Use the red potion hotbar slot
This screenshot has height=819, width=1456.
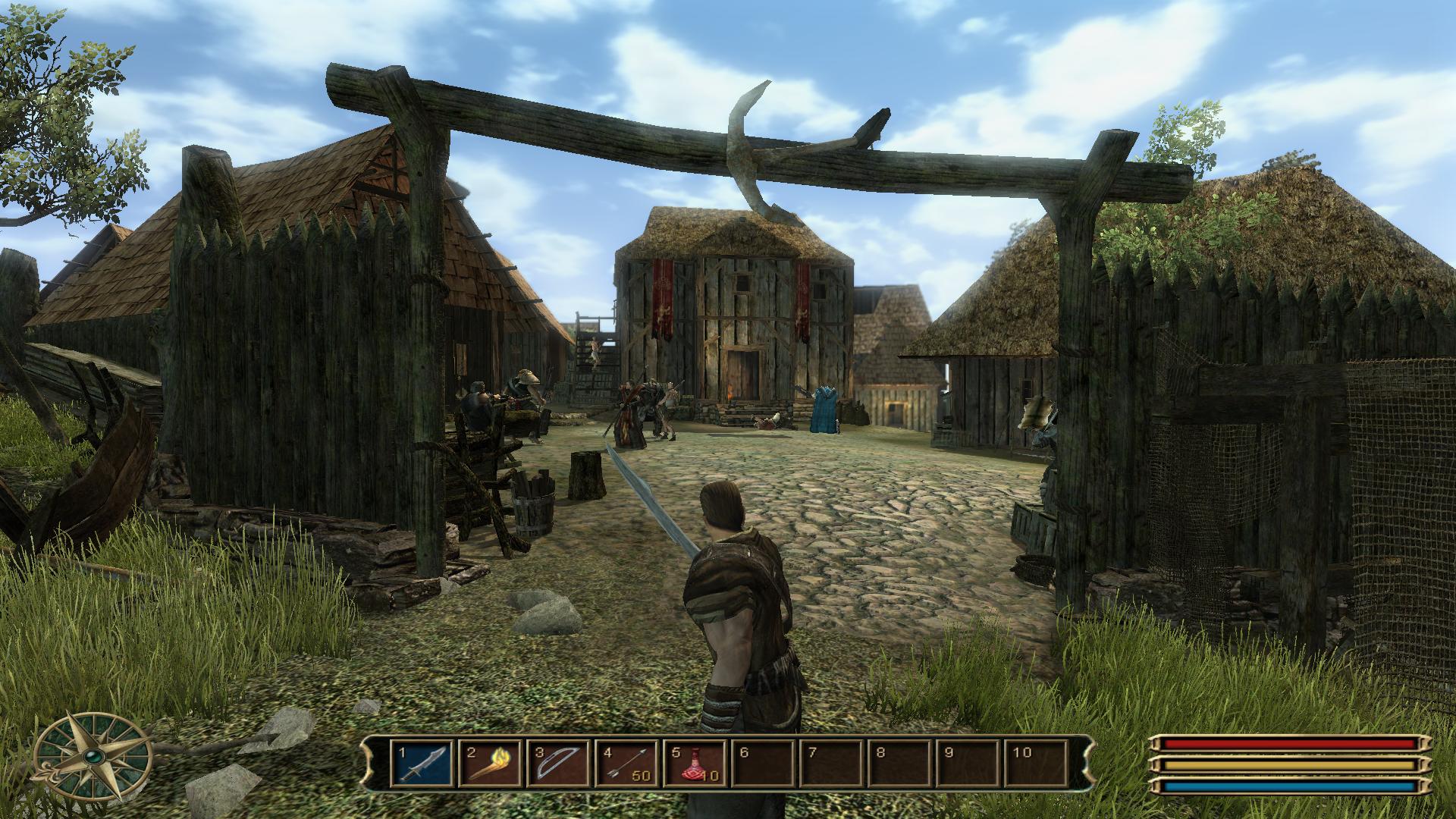[x=695, y=764]
